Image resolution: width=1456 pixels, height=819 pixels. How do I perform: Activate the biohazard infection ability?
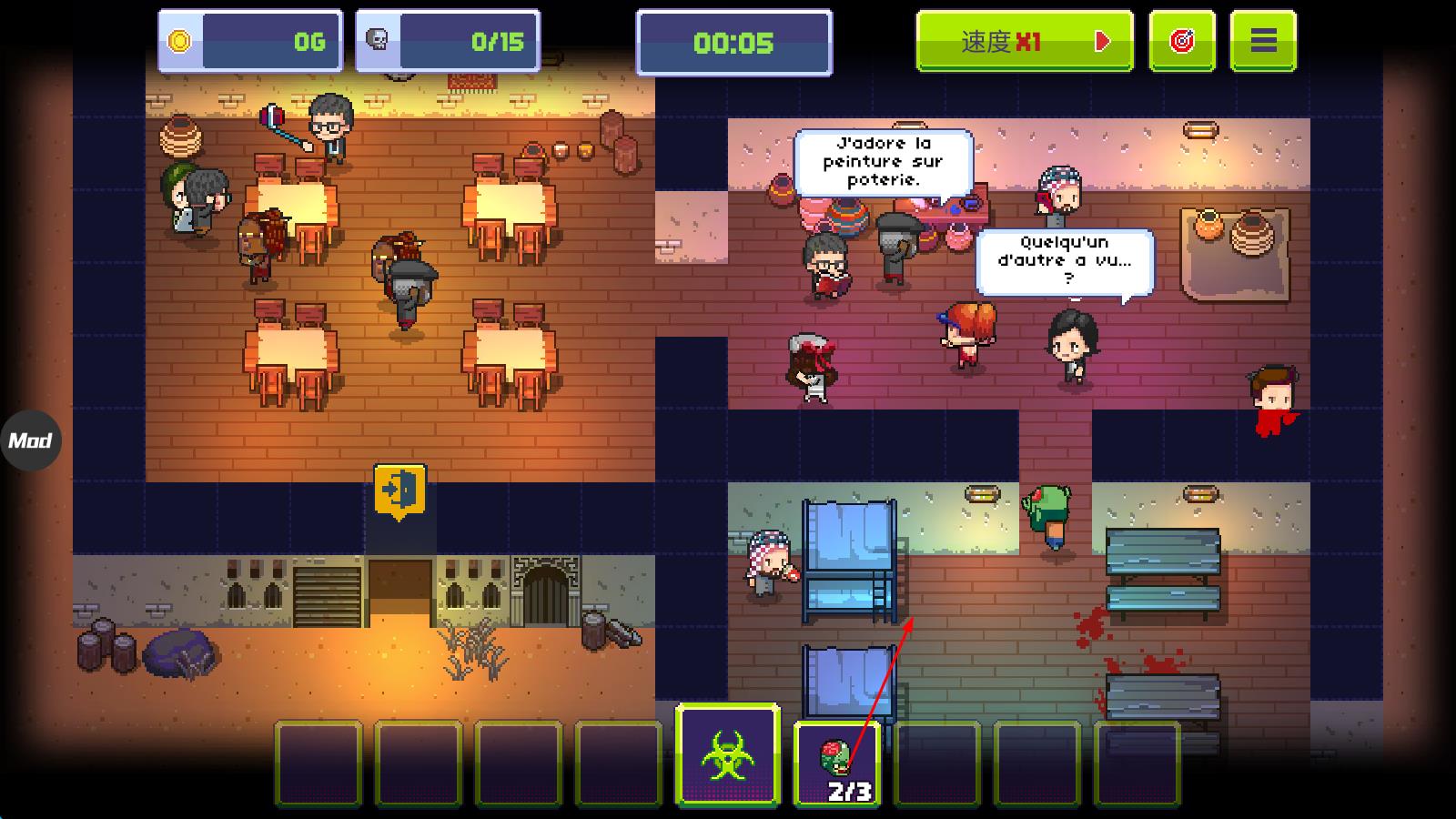(727, 755)
